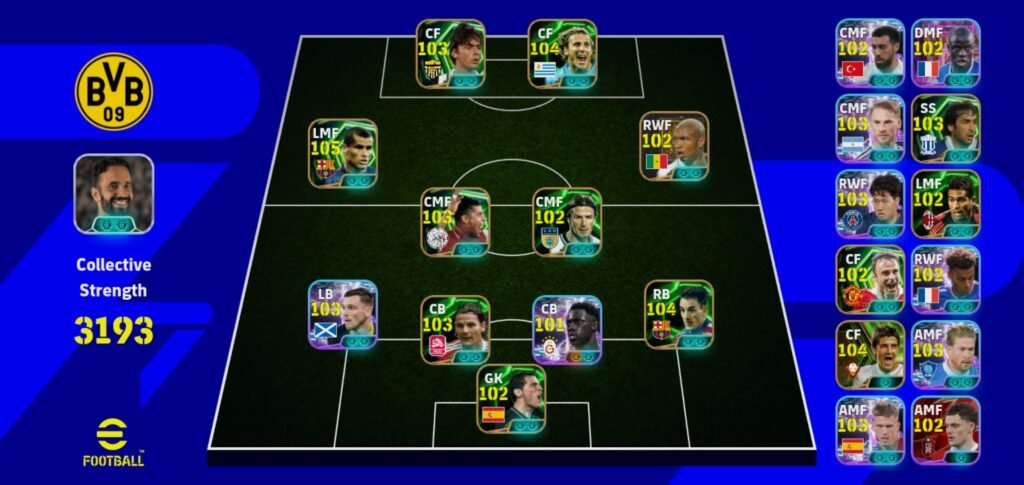1024x485 pixels.
Task: Open the manager portrait card
Action: (114, 194)
